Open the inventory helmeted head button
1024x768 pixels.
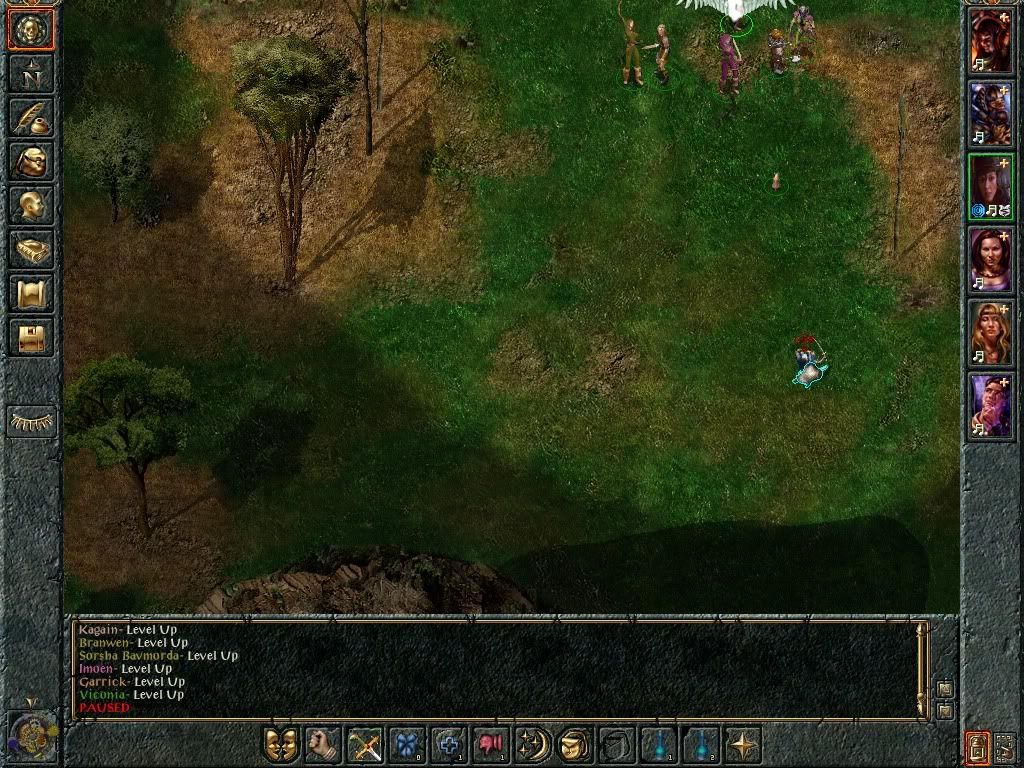(31, 161)
